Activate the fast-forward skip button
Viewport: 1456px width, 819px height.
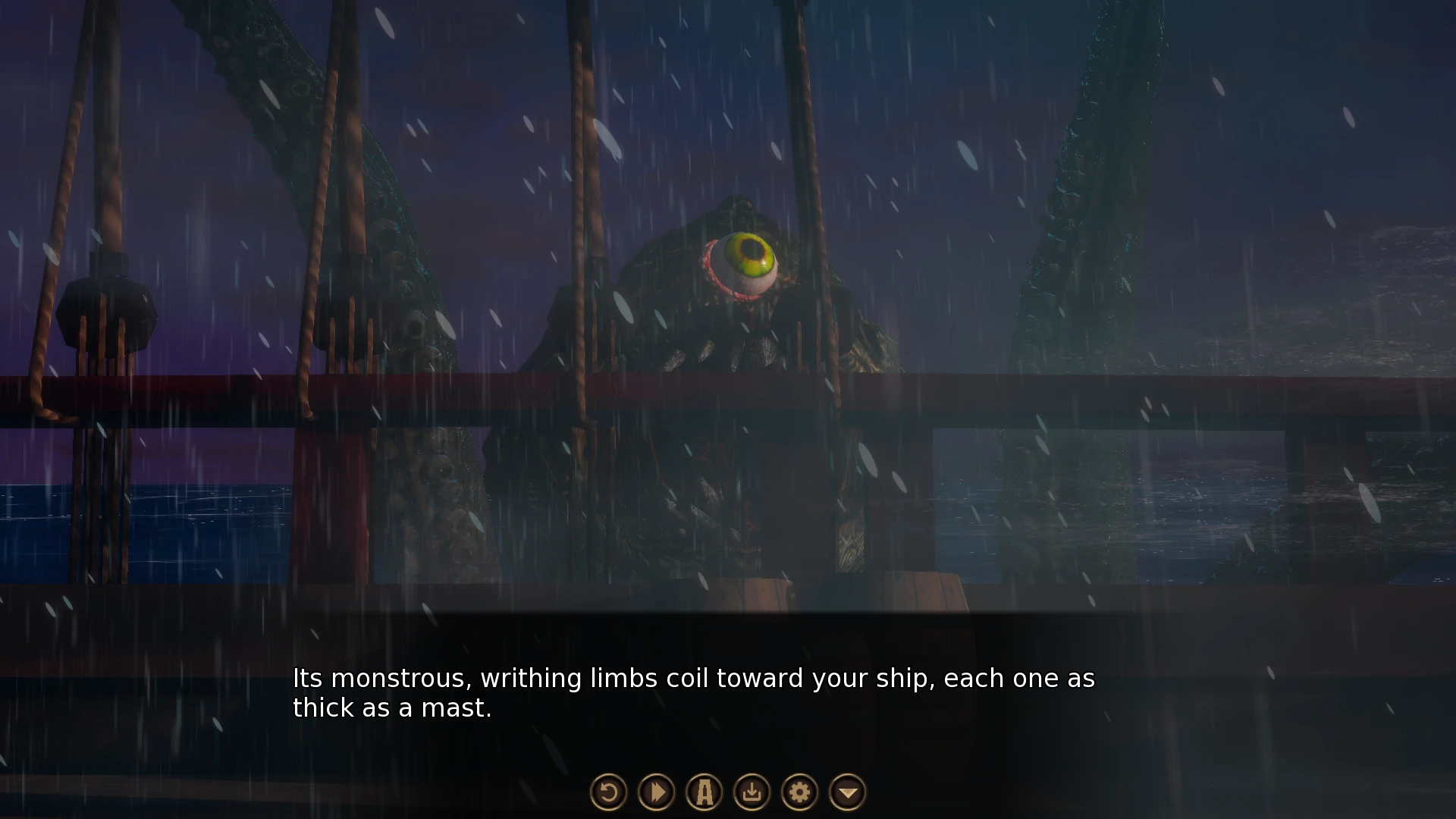657,792
